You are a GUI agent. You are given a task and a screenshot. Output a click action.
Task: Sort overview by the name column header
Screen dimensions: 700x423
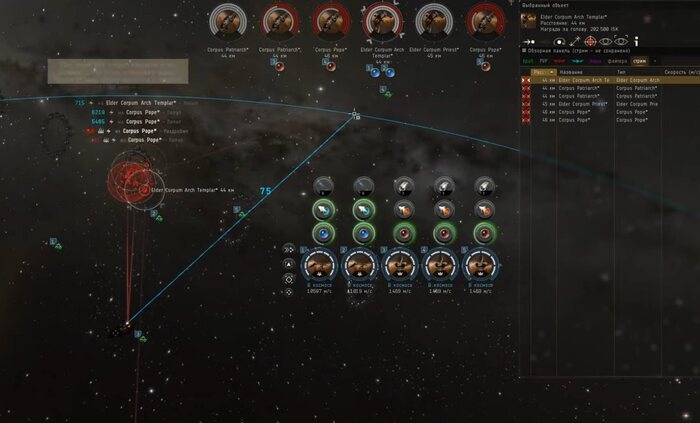pos(574,71)
